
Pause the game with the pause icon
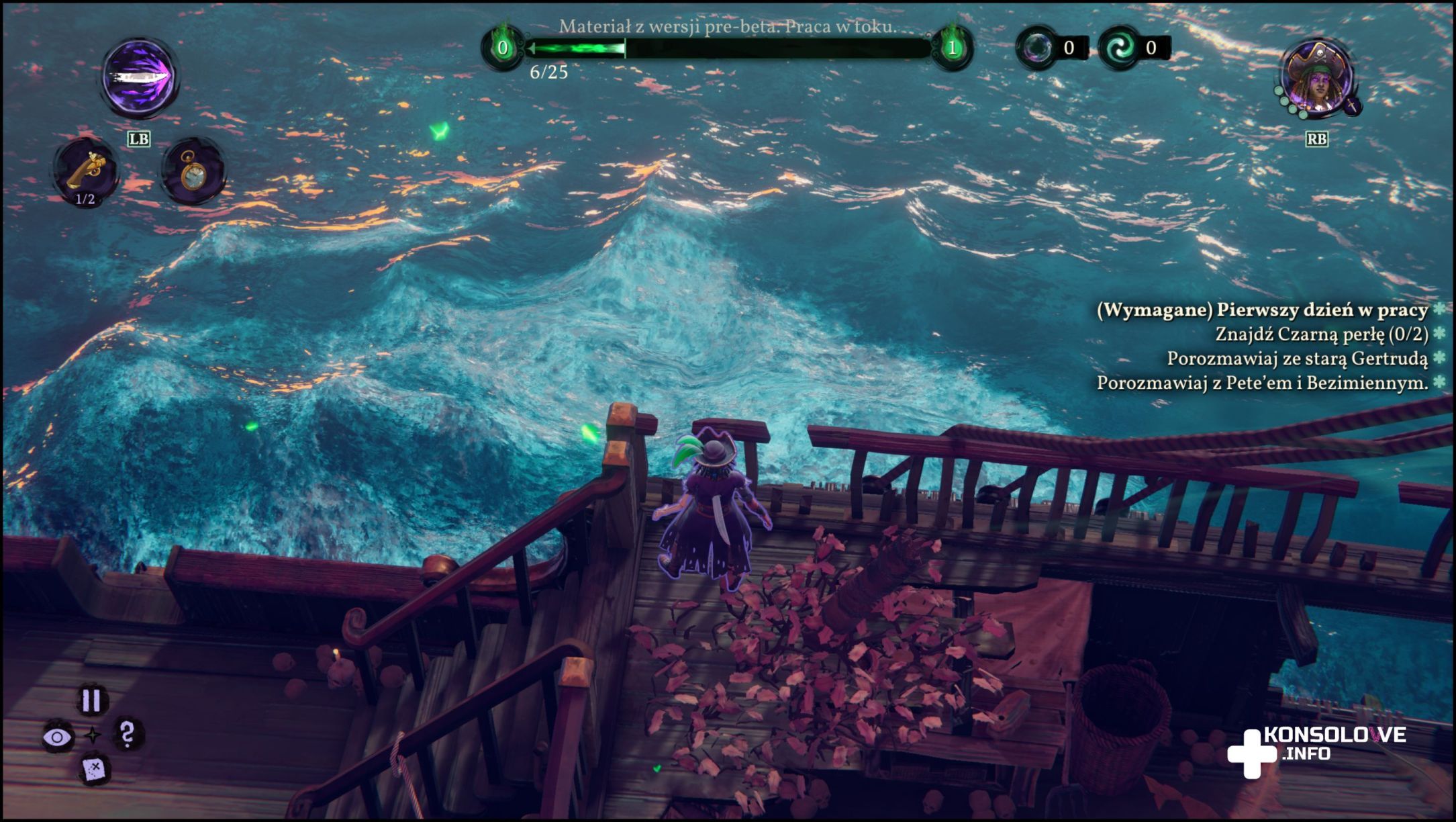click(91, 700)
